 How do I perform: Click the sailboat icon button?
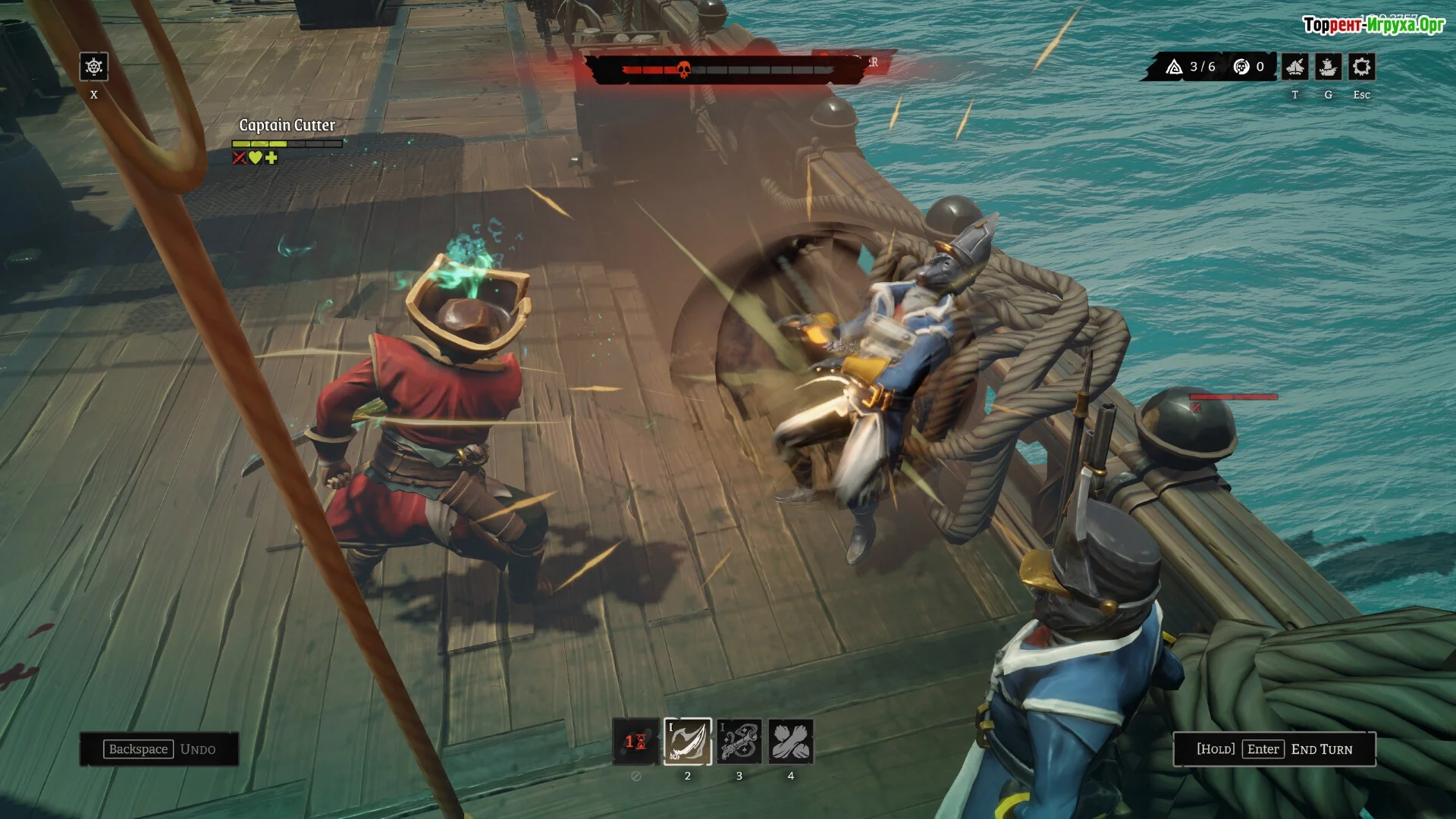click(1295, 67)
